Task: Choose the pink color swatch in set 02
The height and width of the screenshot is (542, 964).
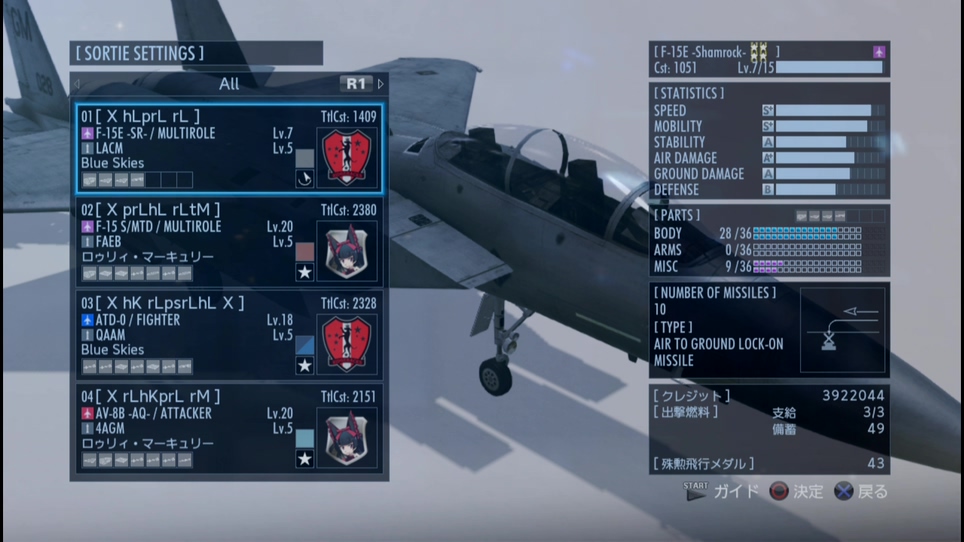Action: coord(305,251)
